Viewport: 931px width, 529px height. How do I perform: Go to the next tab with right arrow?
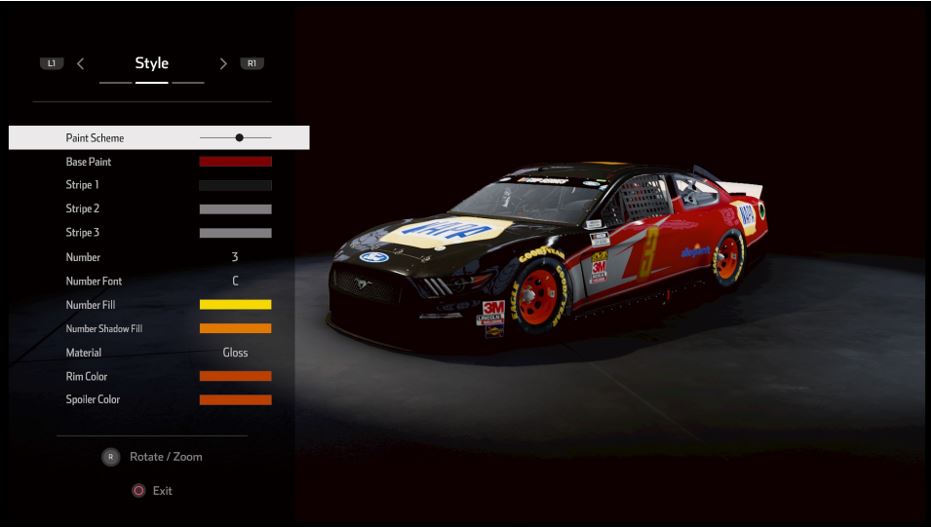(x=223, y=64)
